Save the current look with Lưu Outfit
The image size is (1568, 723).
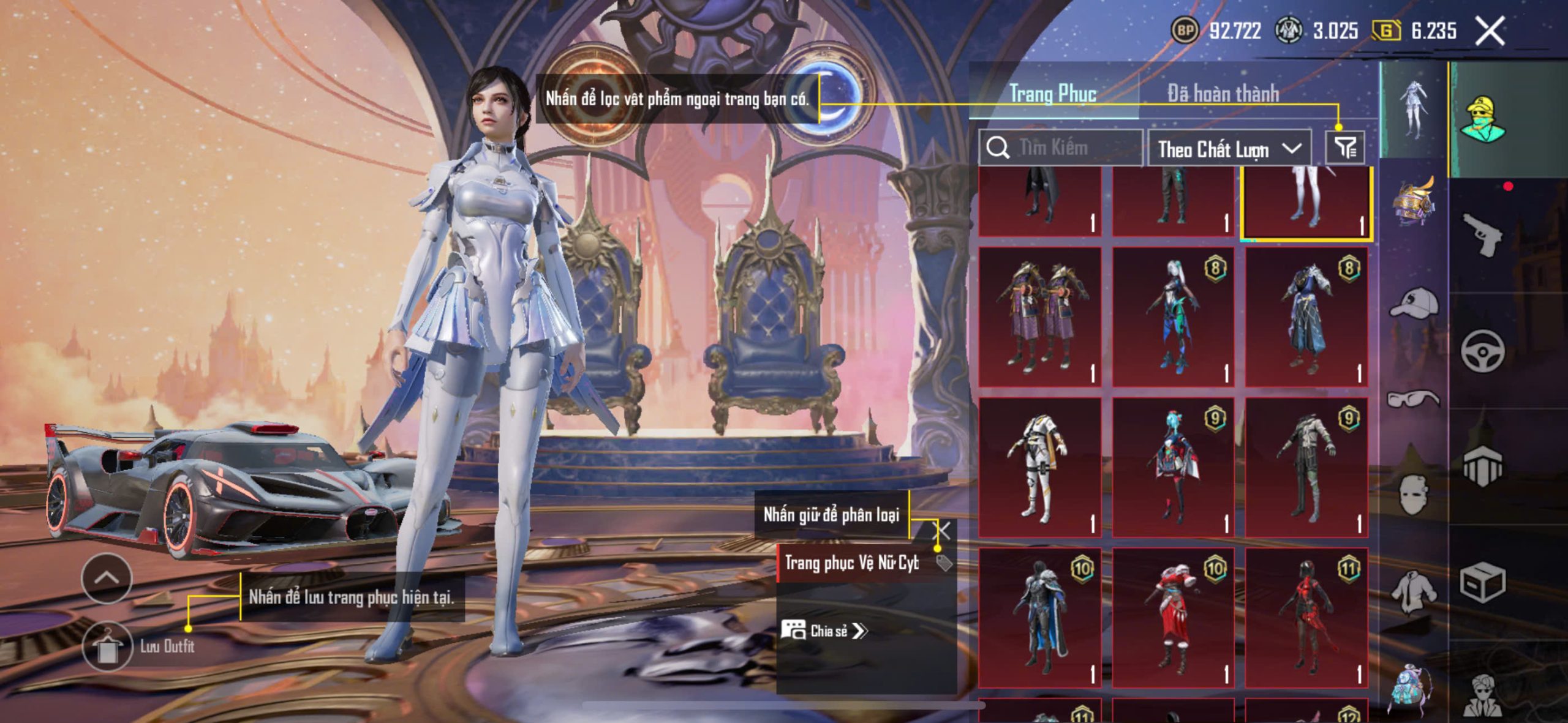click(x=108, y=646)
